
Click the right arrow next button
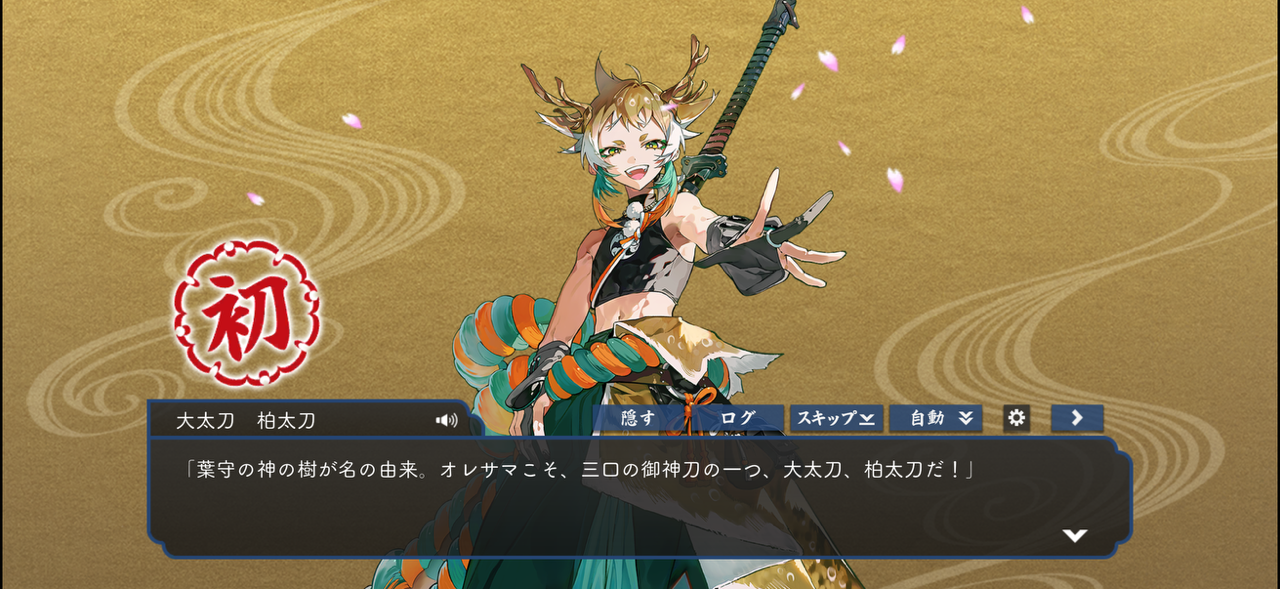[x=1077, y=418]
